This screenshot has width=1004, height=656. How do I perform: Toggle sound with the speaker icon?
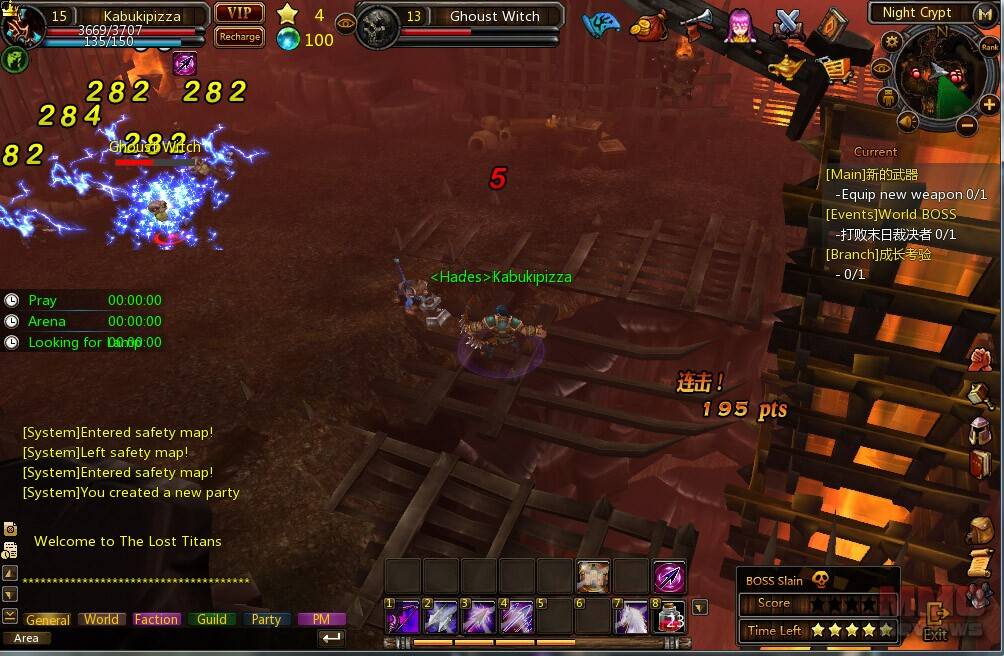point(907,122)
